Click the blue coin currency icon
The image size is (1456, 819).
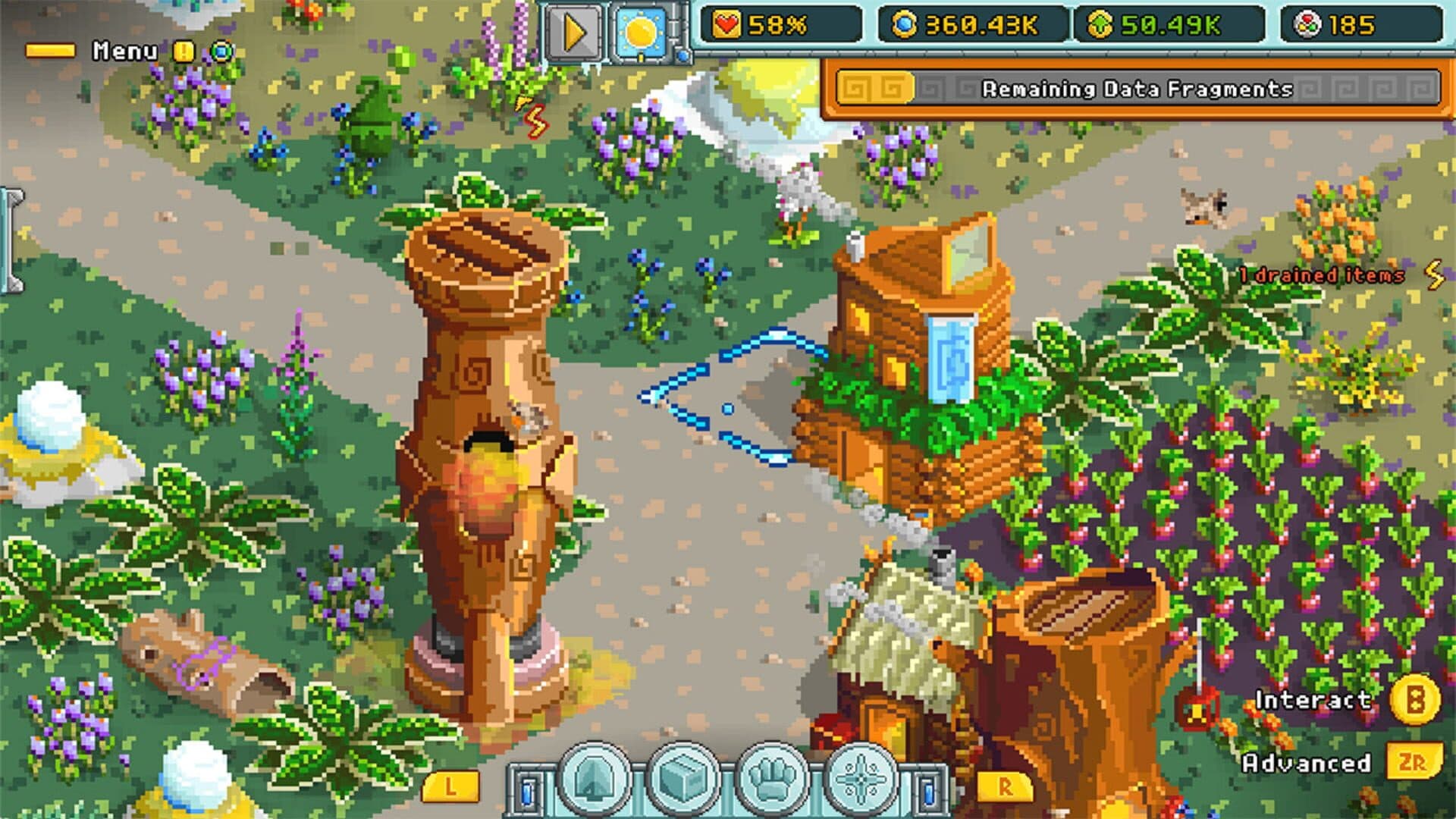[908, 24]
